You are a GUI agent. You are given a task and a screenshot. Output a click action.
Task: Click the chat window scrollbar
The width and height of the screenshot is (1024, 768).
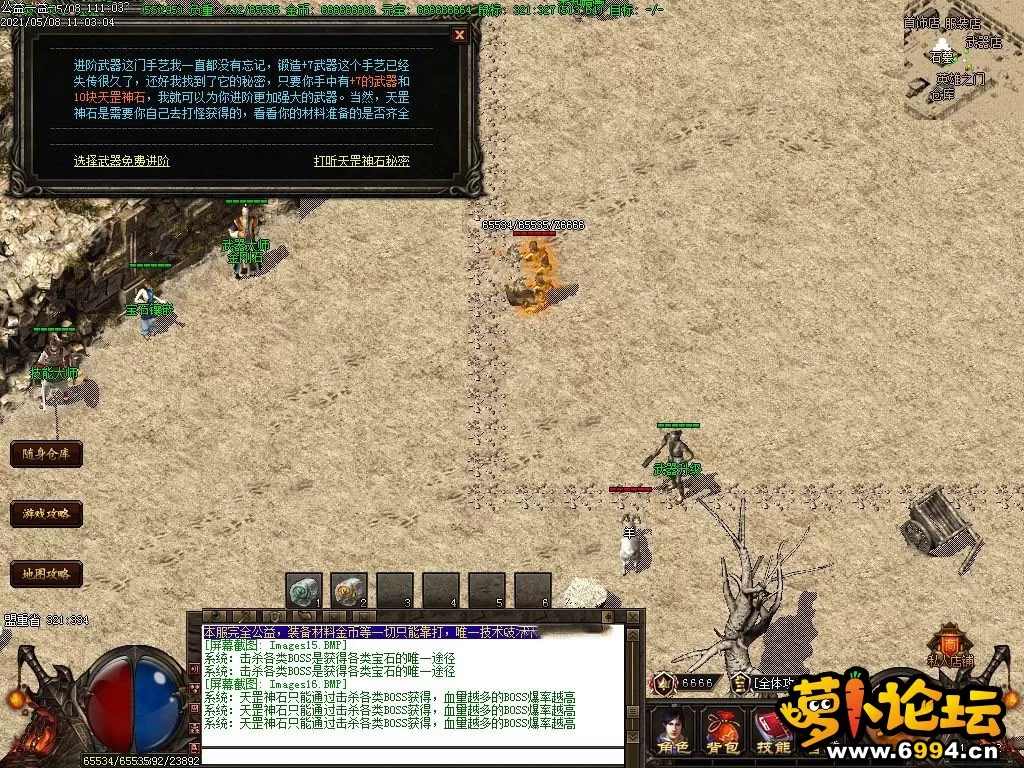633,680
